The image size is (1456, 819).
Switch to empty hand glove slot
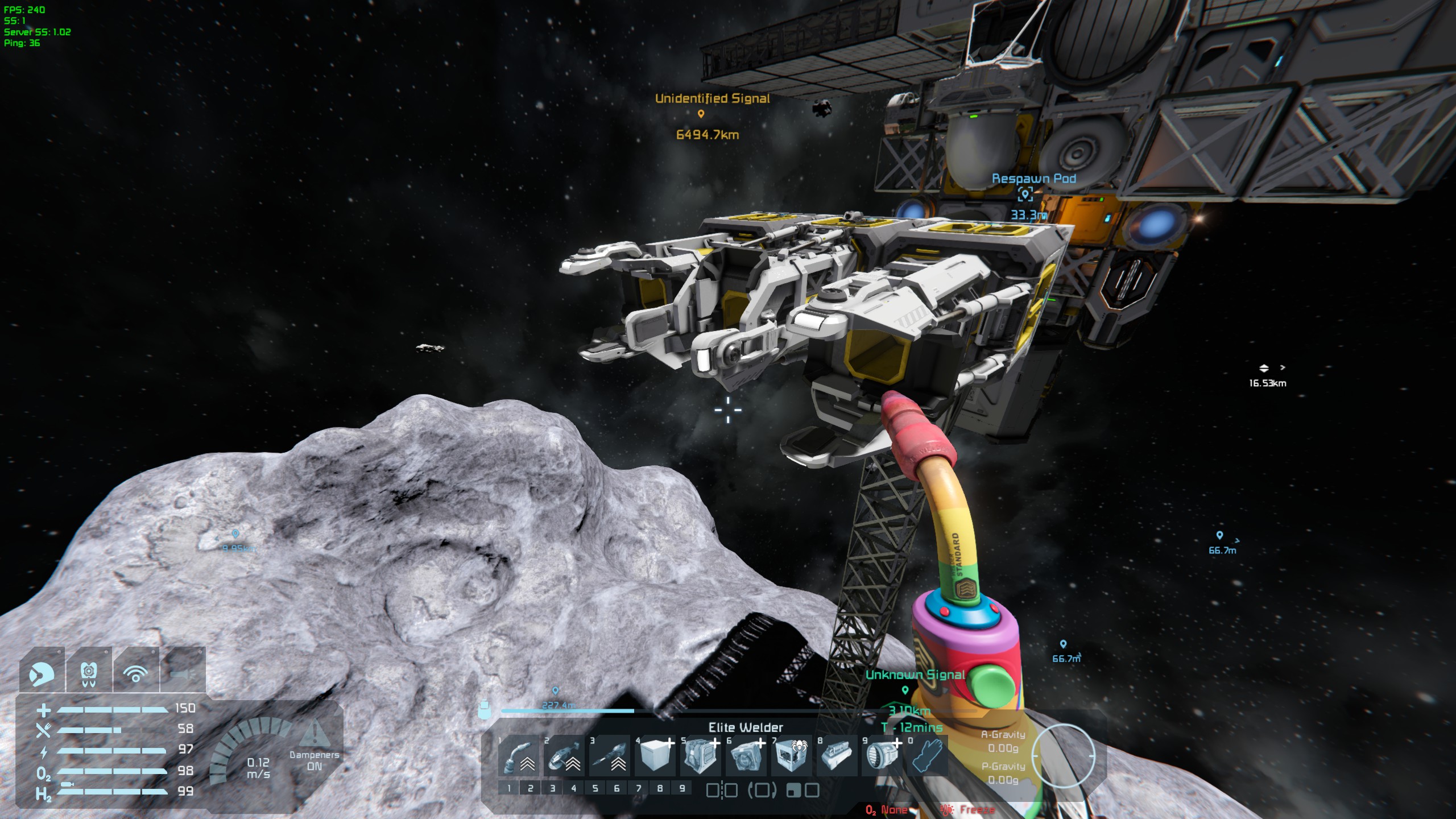[926, 756]
